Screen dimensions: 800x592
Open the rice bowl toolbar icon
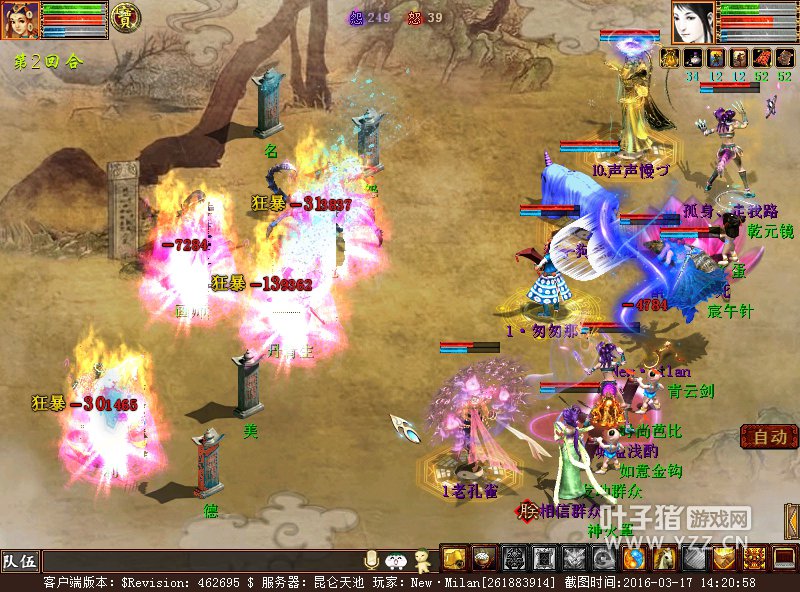click(x=484, y=558)
